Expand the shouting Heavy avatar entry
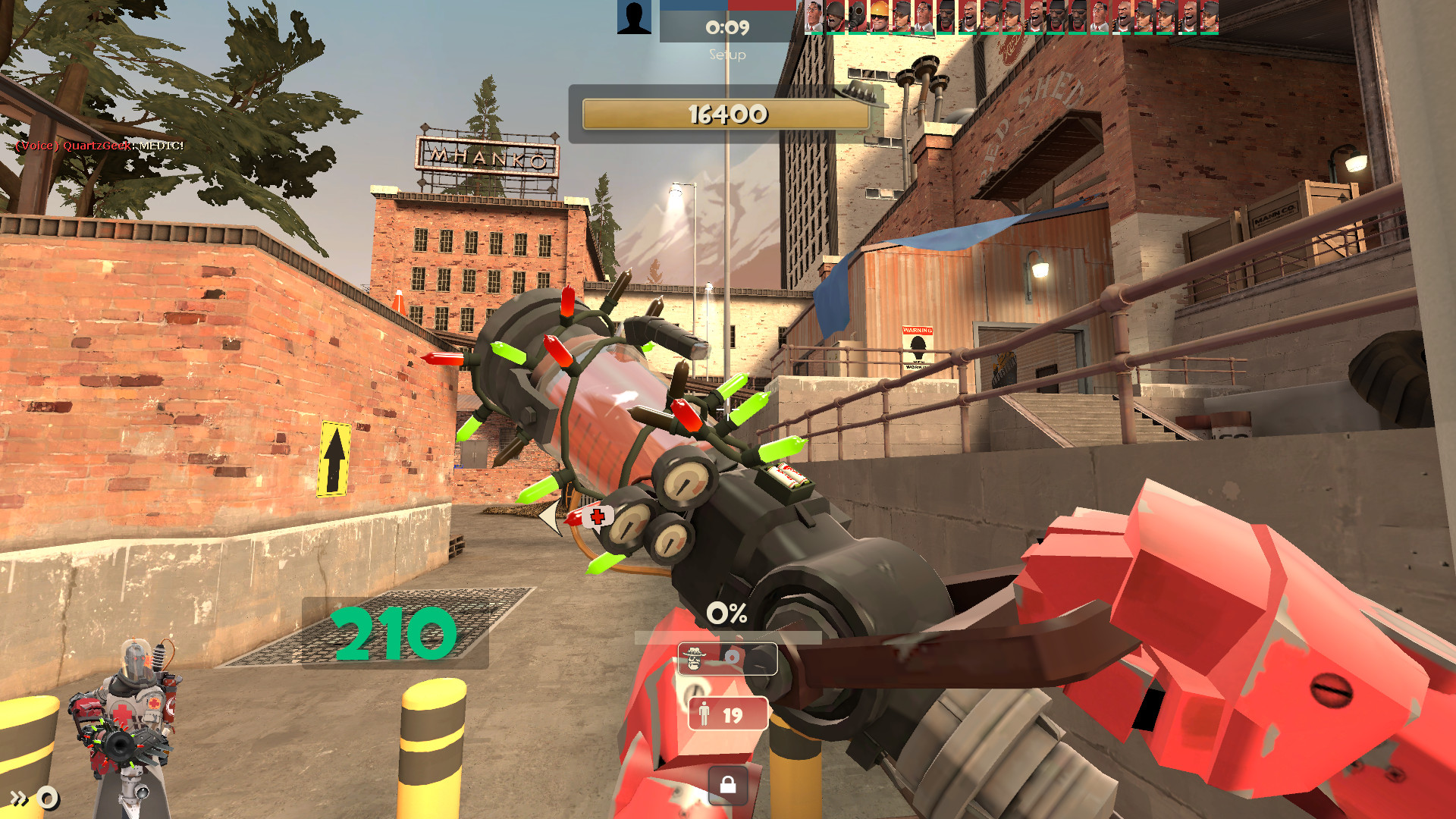The width and height of the screenshot is (1456, 819). 971,15
